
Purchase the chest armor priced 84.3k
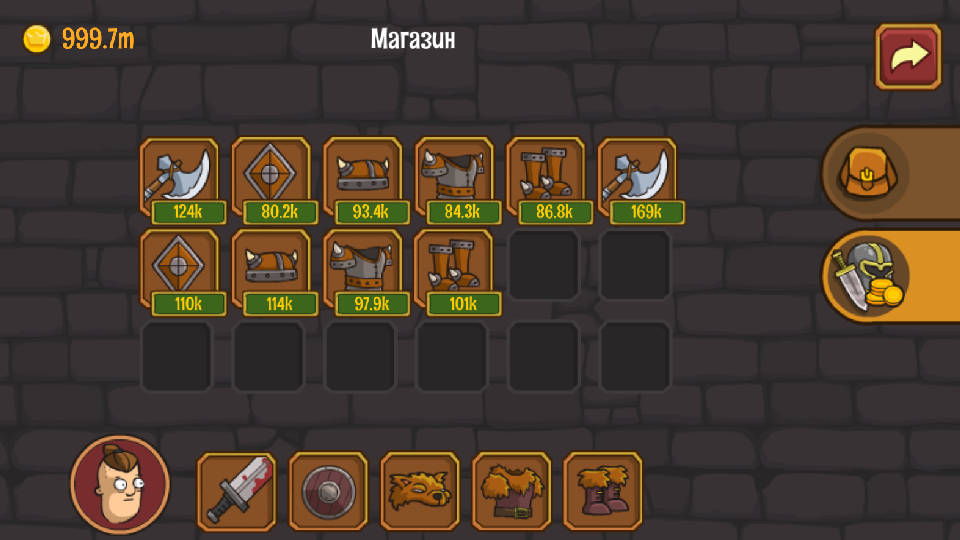[x=454, y=176]
